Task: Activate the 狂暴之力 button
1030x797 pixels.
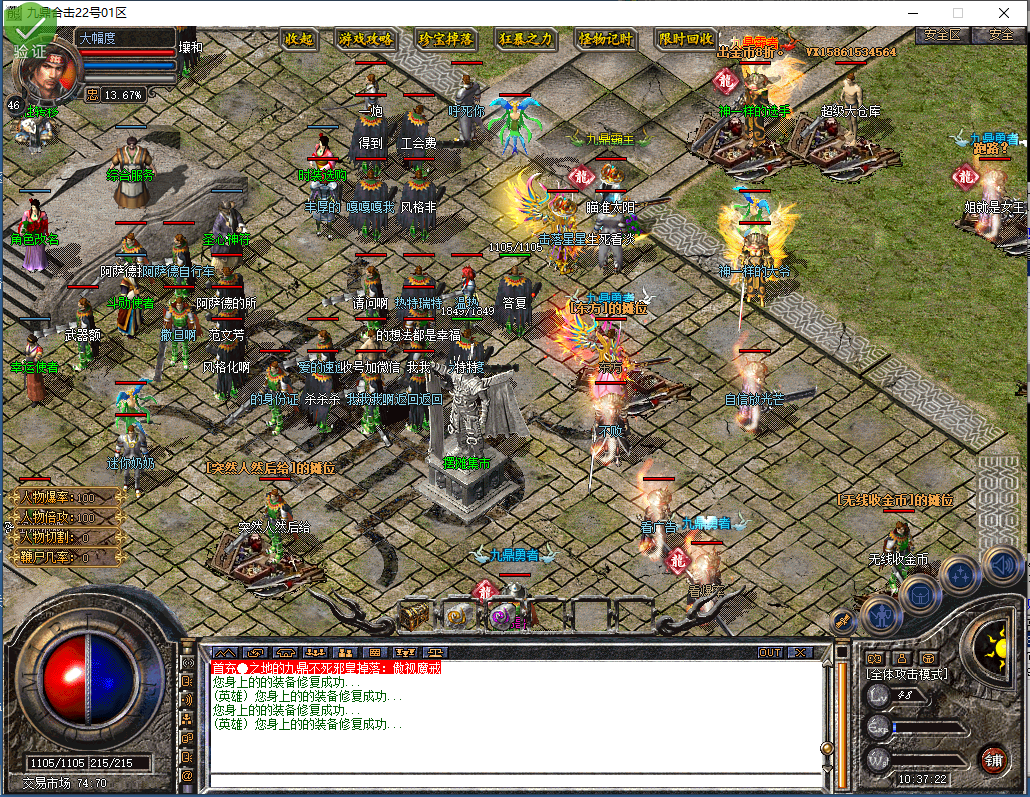Action: [x=526, y=39]
